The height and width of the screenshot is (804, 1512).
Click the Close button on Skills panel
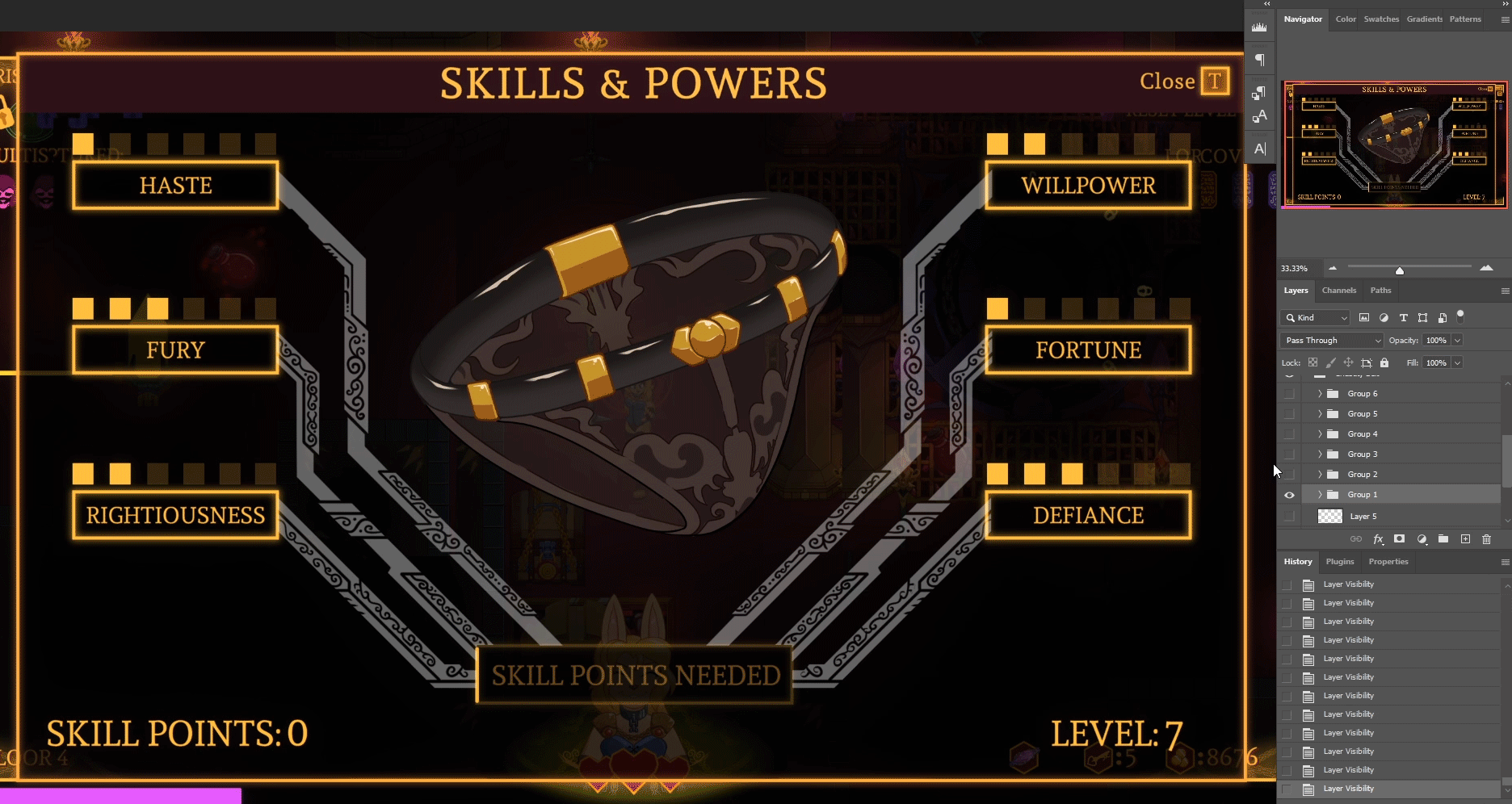click(1166, 81)
